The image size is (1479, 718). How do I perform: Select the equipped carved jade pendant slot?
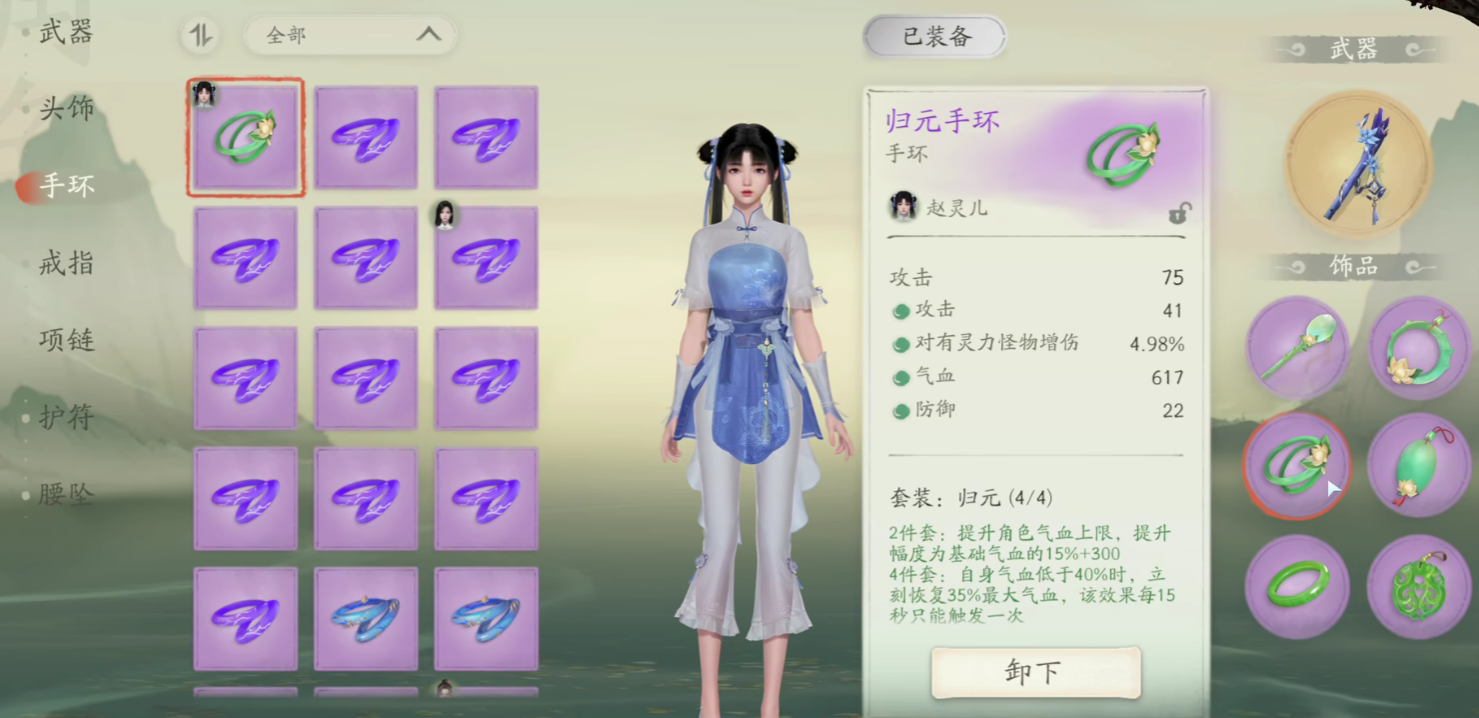coord(1418,586)
